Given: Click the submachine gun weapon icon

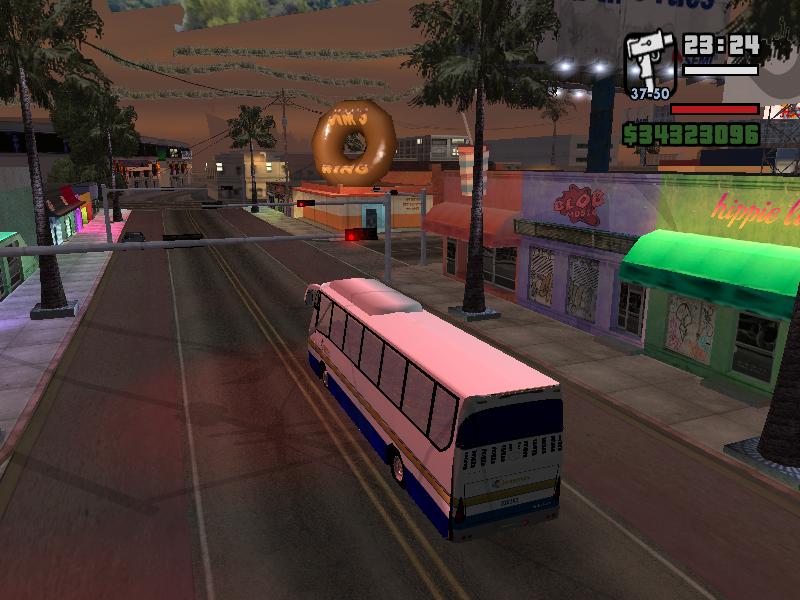Looking at the screenshot, I should (x=650, y=62).
